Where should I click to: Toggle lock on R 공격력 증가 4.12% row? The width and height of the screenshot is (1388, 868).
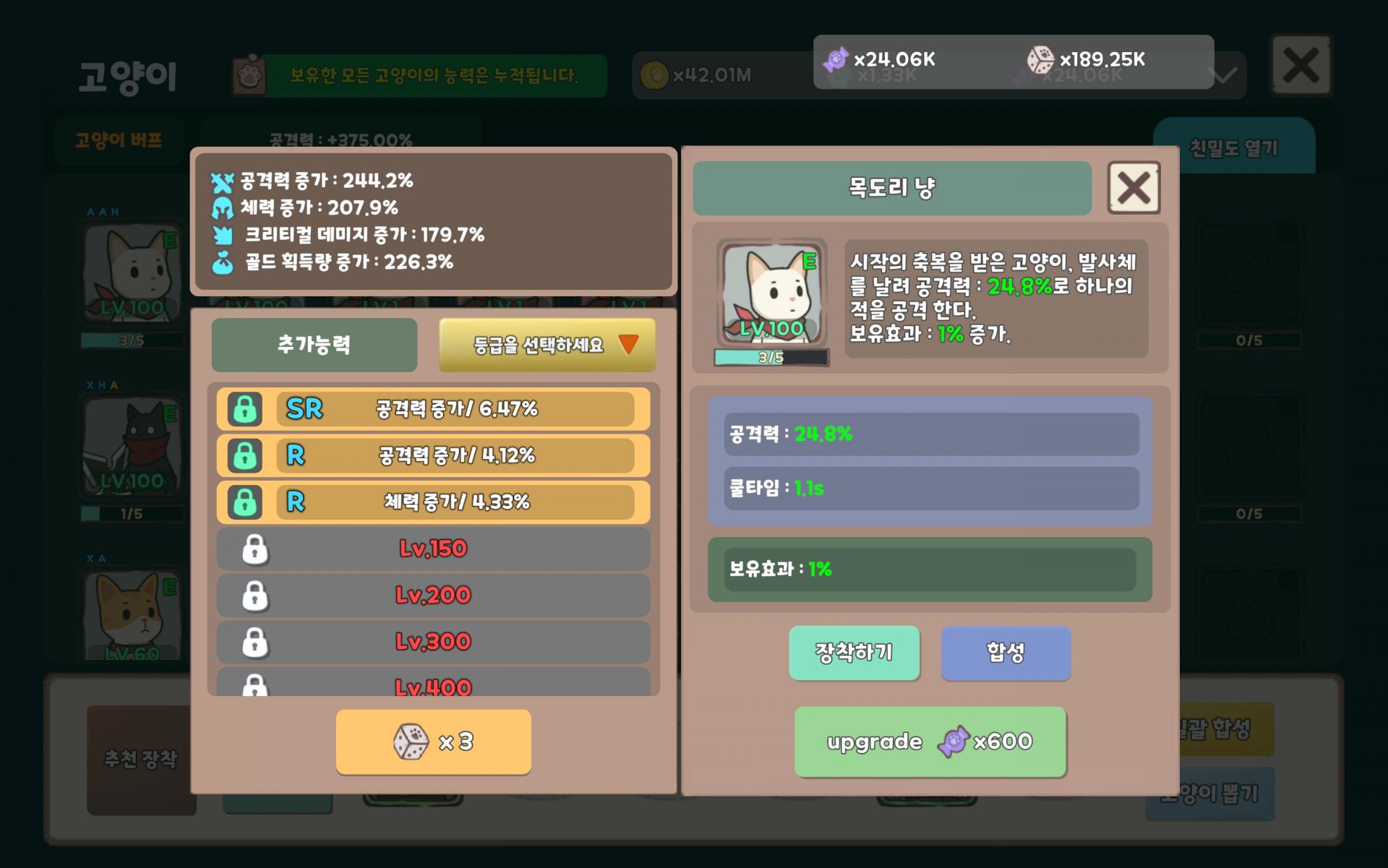point(245,456)
